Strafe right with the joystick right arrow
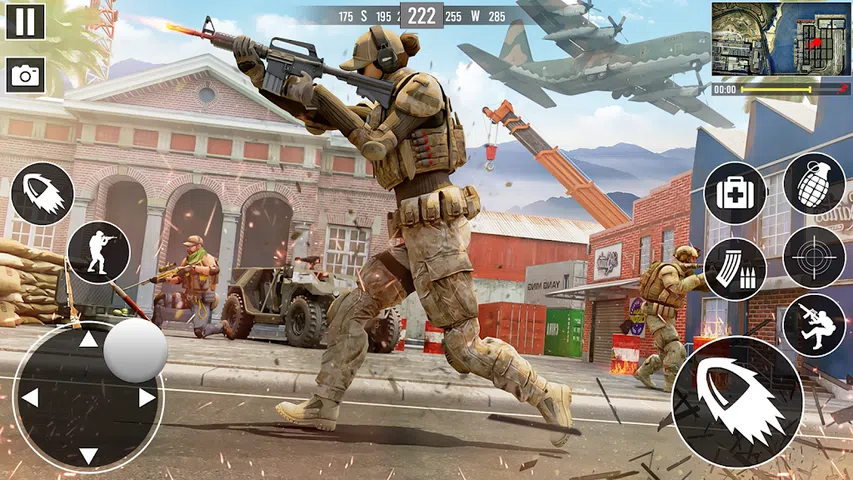 pos(147,398)
